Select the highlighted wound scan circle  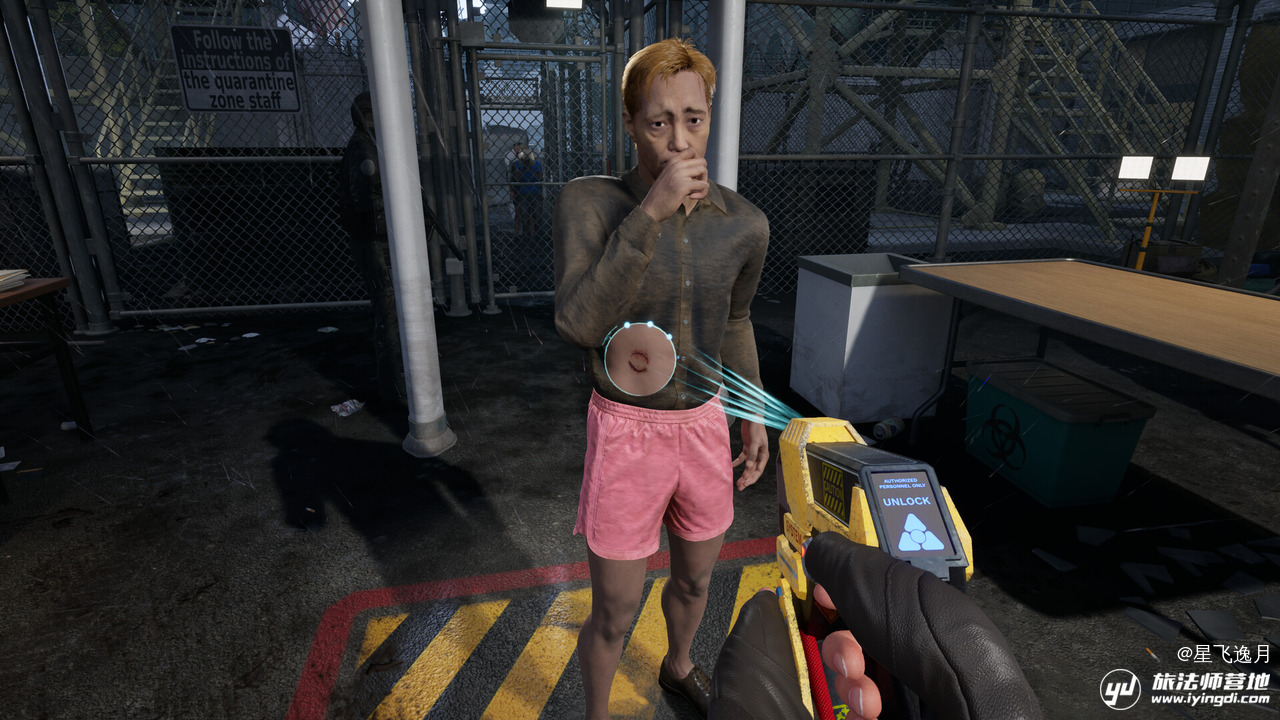640,358
